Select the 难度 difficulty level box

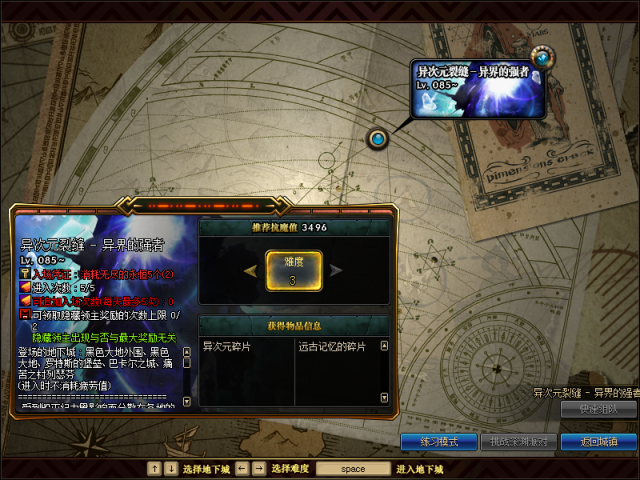(294, 270)
